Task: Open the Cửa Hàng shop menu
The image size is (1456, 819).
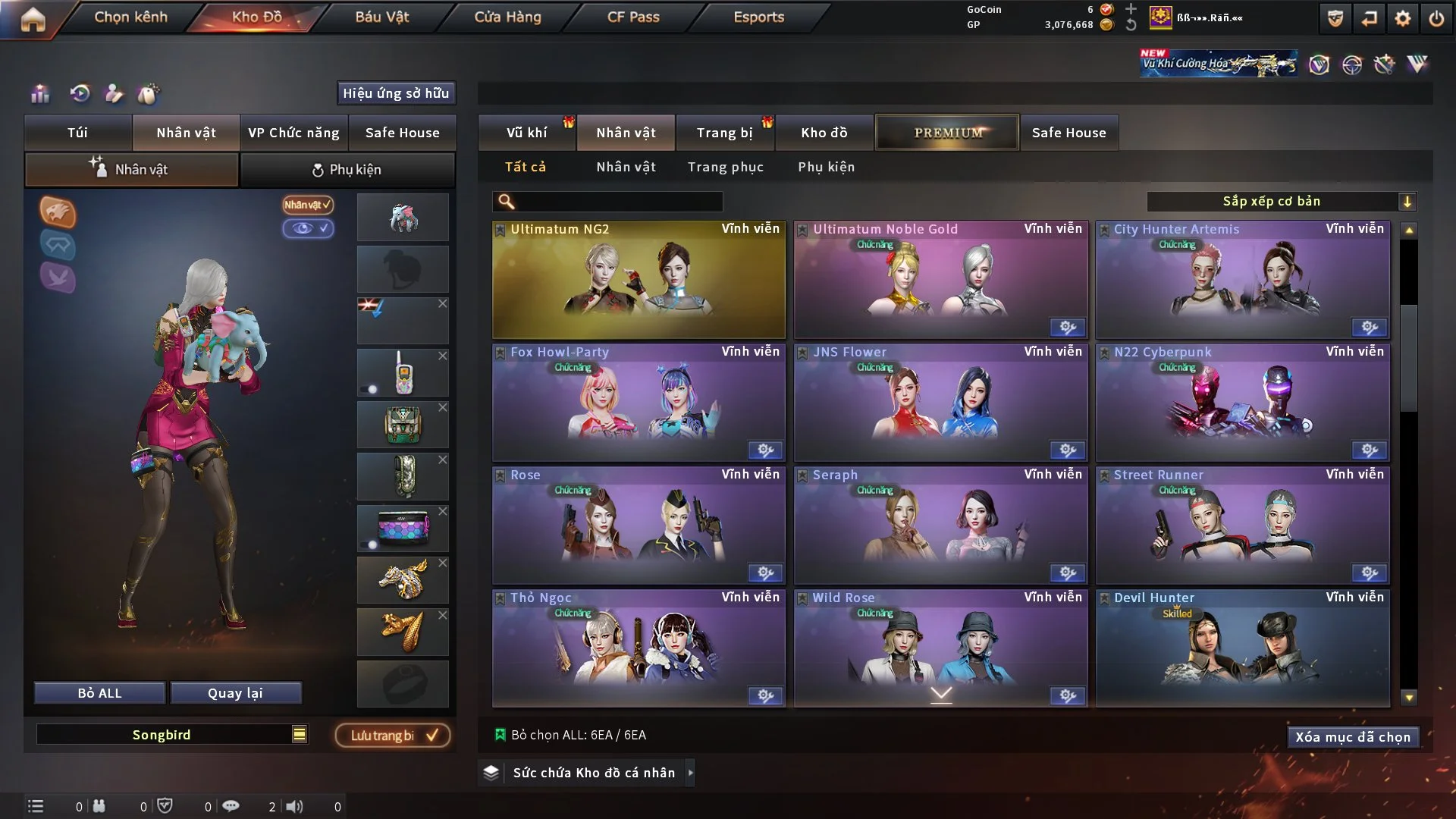Action: [x=507, y=17]
